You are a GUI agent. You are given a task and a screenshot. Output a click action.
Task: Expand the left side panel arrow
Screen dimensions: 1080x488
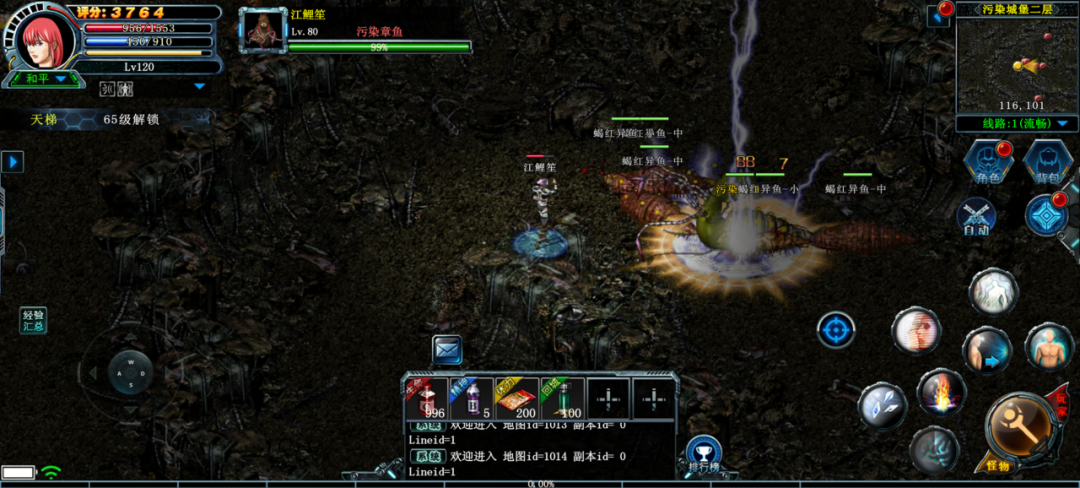[x=12, y=161]
